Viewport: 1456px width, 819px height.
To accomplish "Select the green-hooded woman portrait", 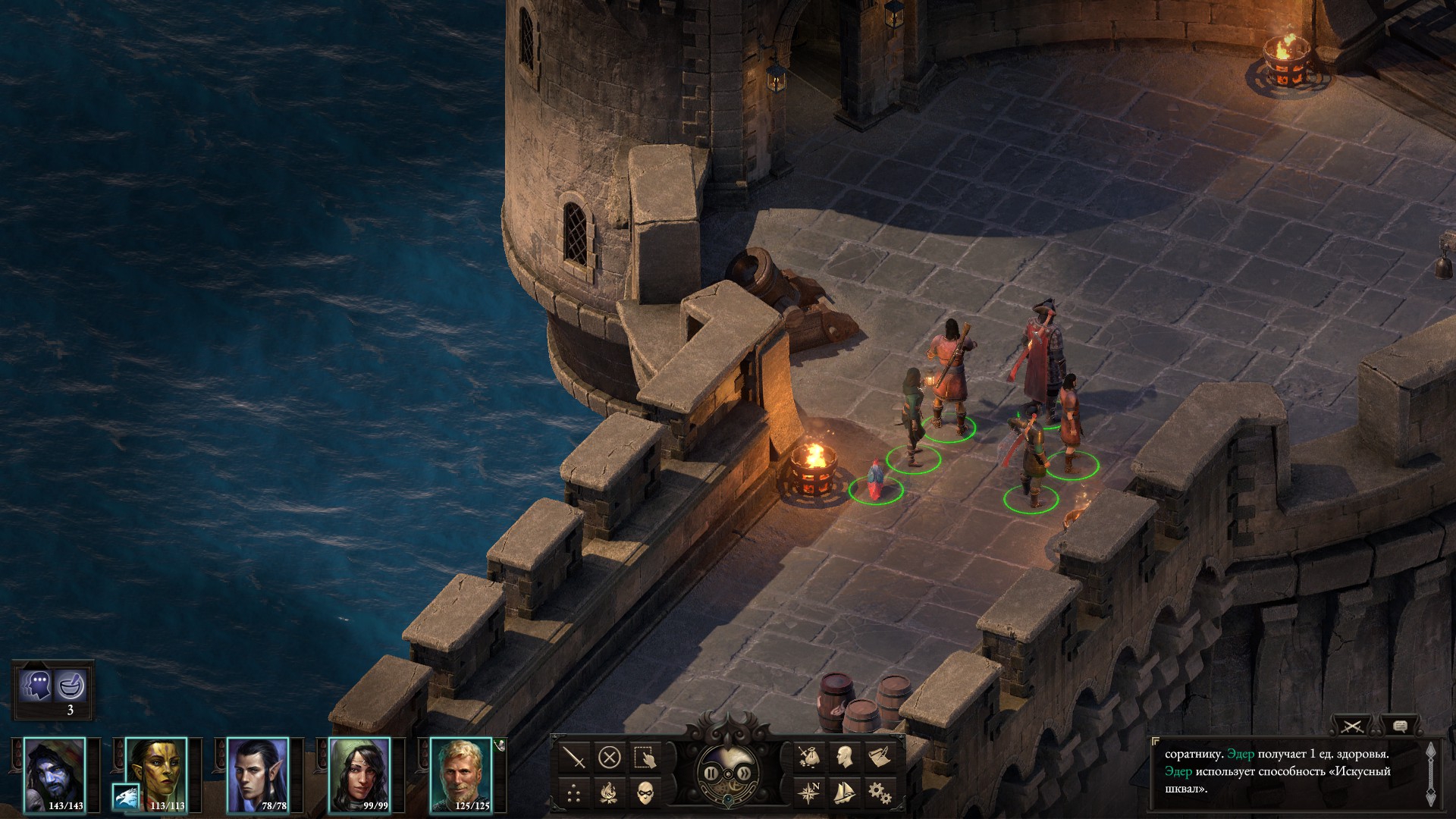I will (359, 773).
